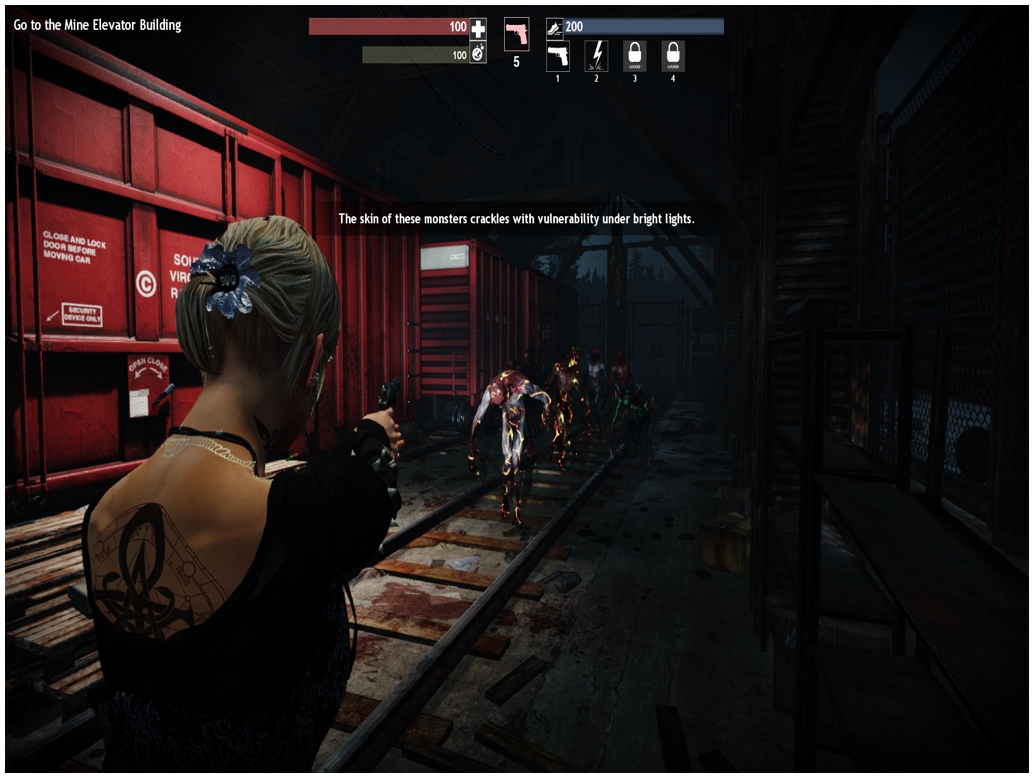Click the locked padlock in slot 3
Screen dimensions: 1034x778
[x=634, y=55]
